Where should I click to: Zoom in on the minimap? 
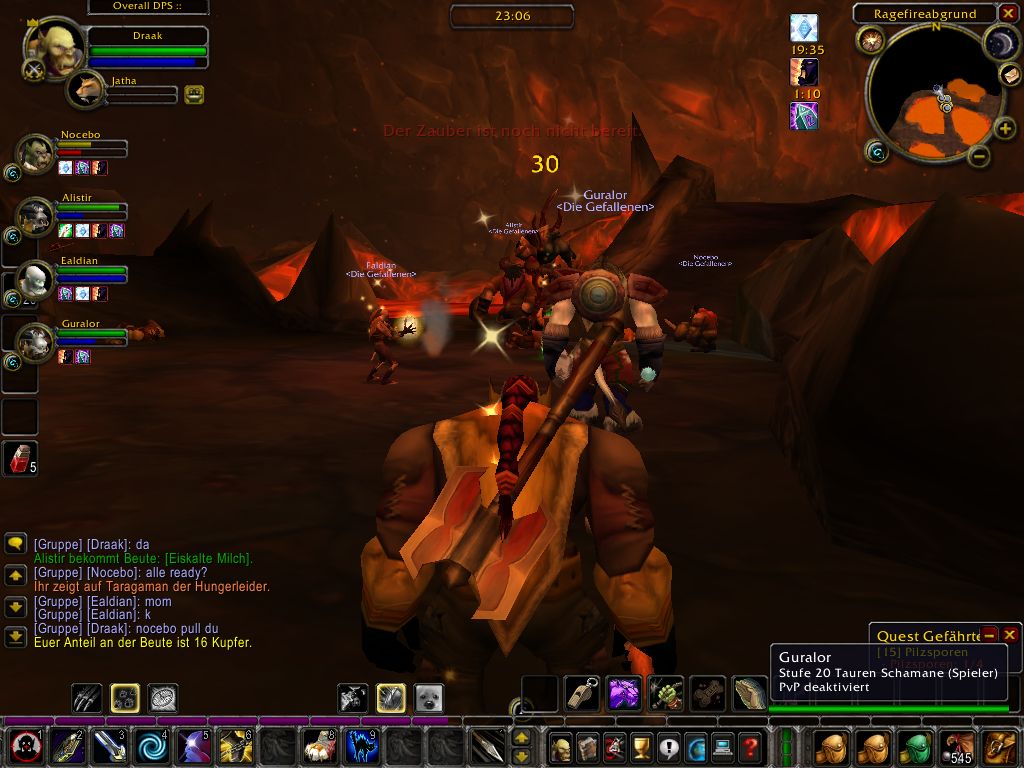pos(1003,129)
